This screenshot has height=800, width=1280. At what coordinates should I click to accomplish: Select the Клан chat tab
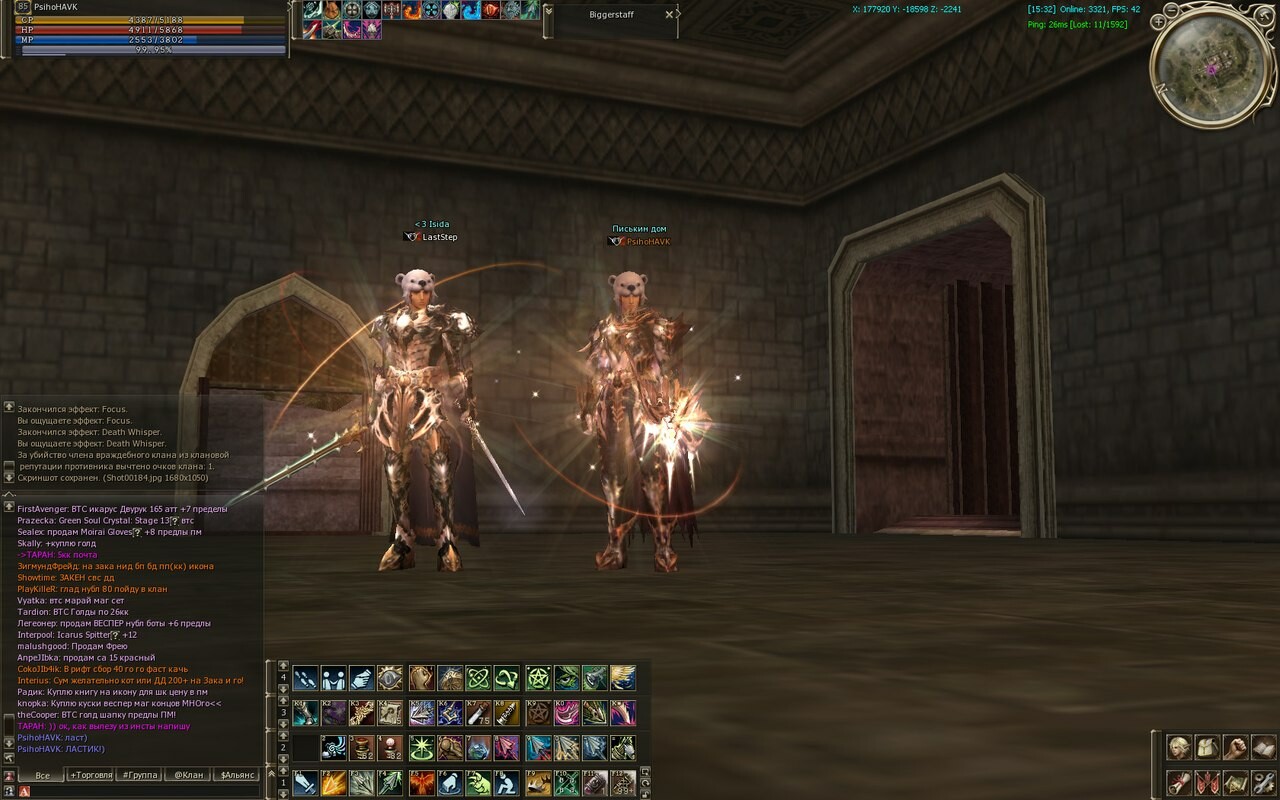(188, 775)
